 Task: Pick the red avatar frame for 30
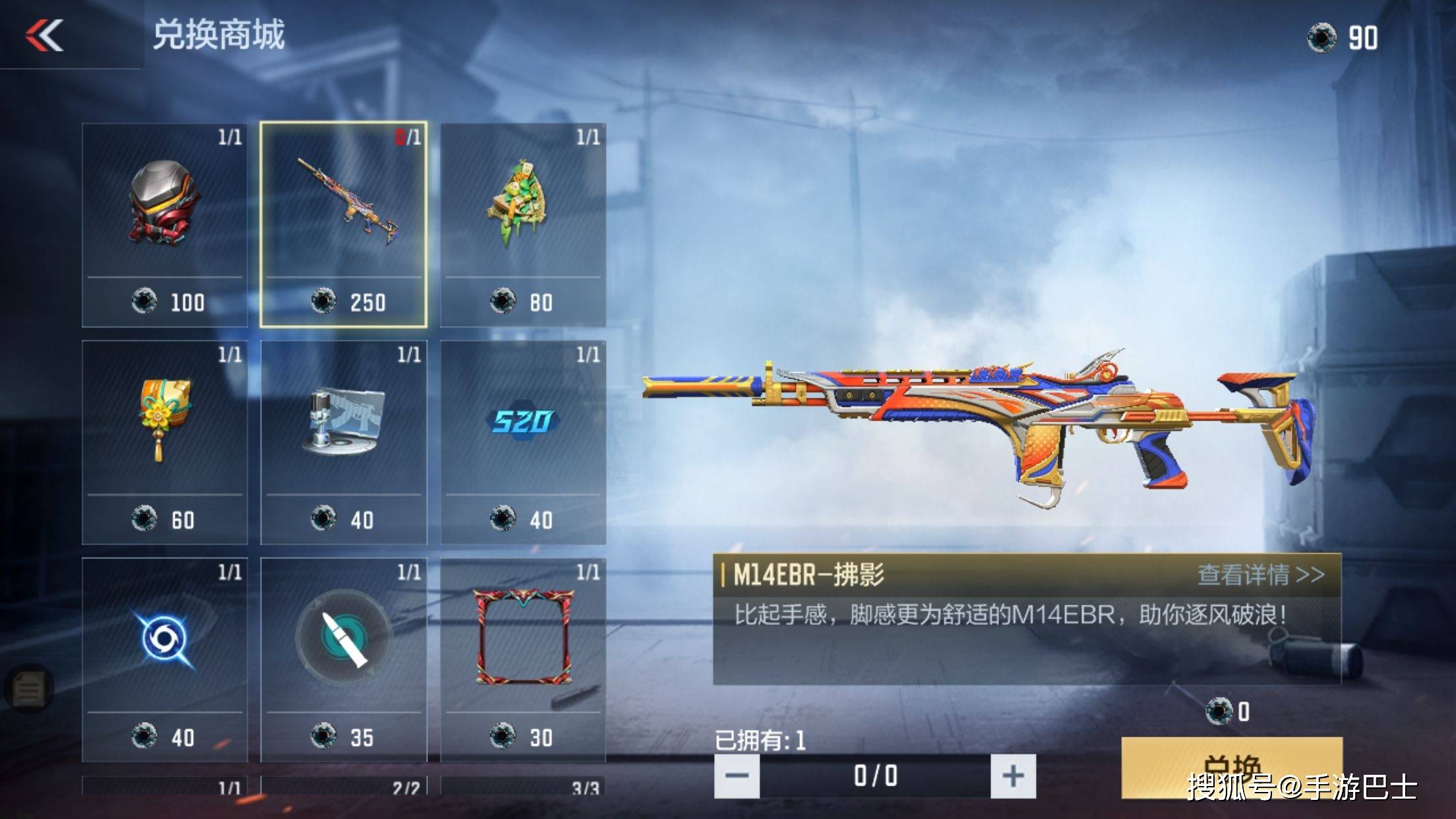[x=523, y=659]
